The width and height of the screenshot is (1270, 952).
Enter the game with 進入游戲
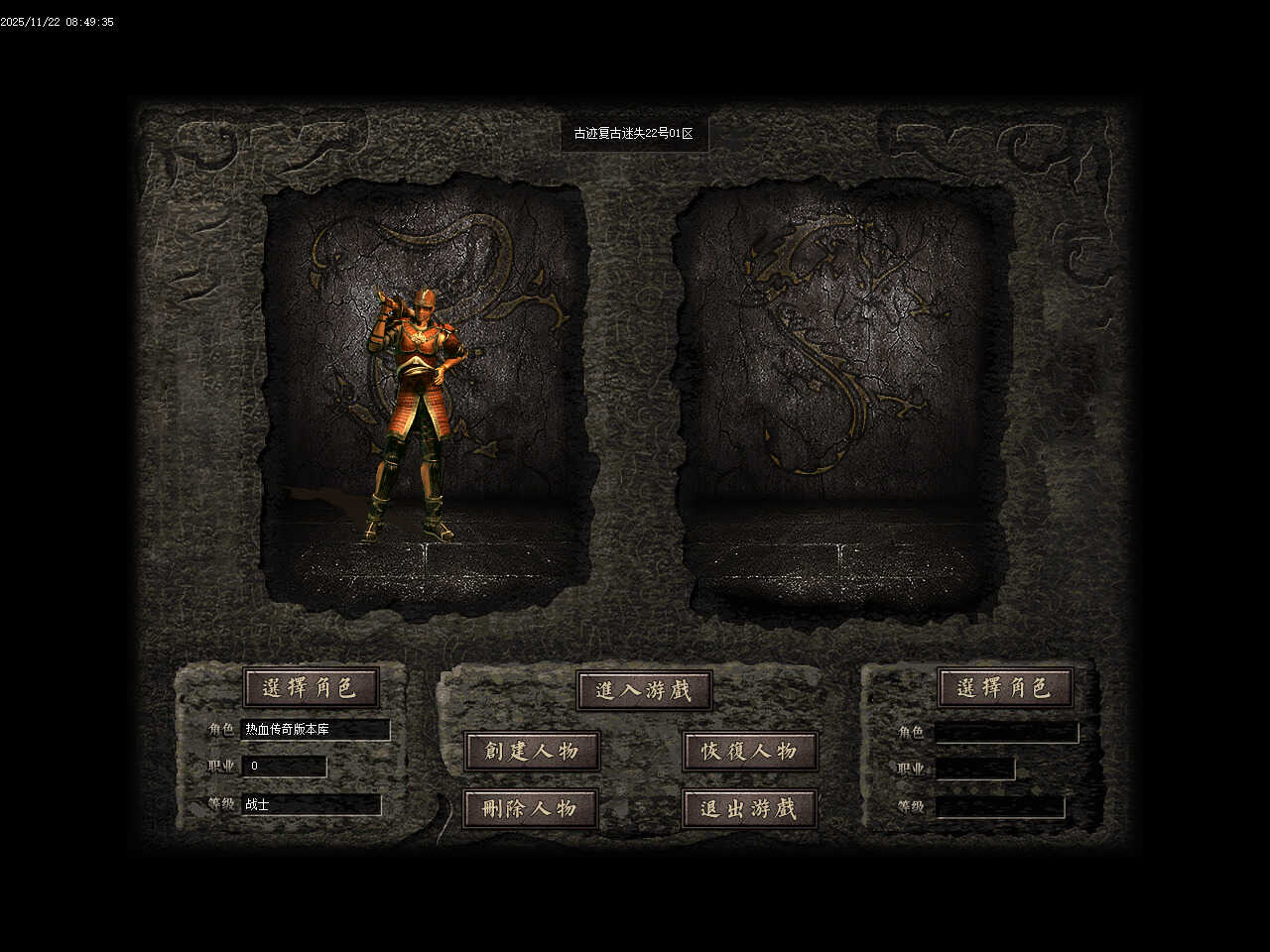click(x=644, y=690)
